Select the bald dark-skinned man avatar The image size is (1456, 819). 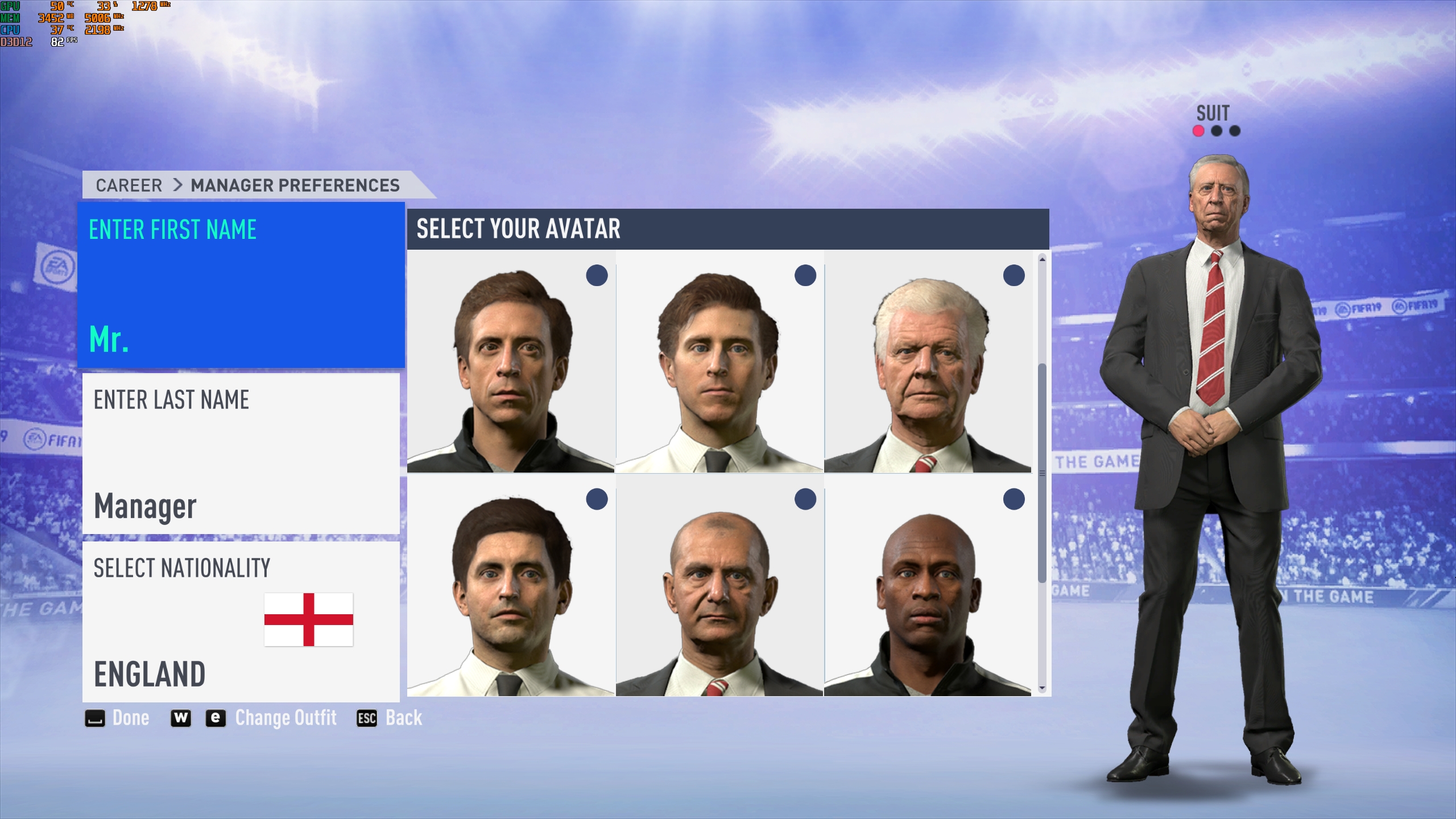[x=928, y=586]
